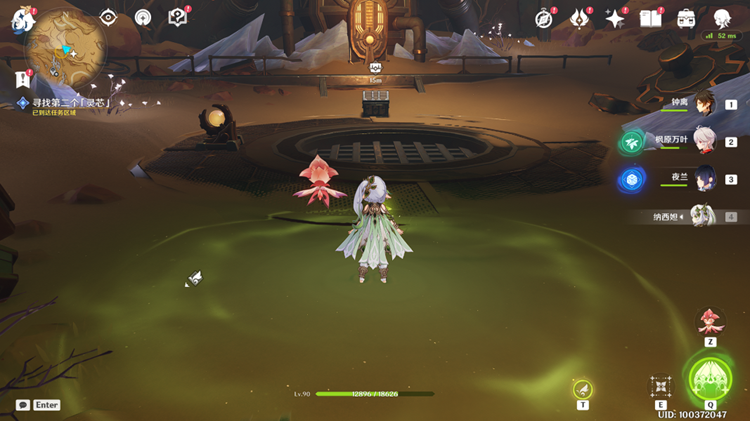Open the chat speech bubble icon

click(x=23, y=405)
